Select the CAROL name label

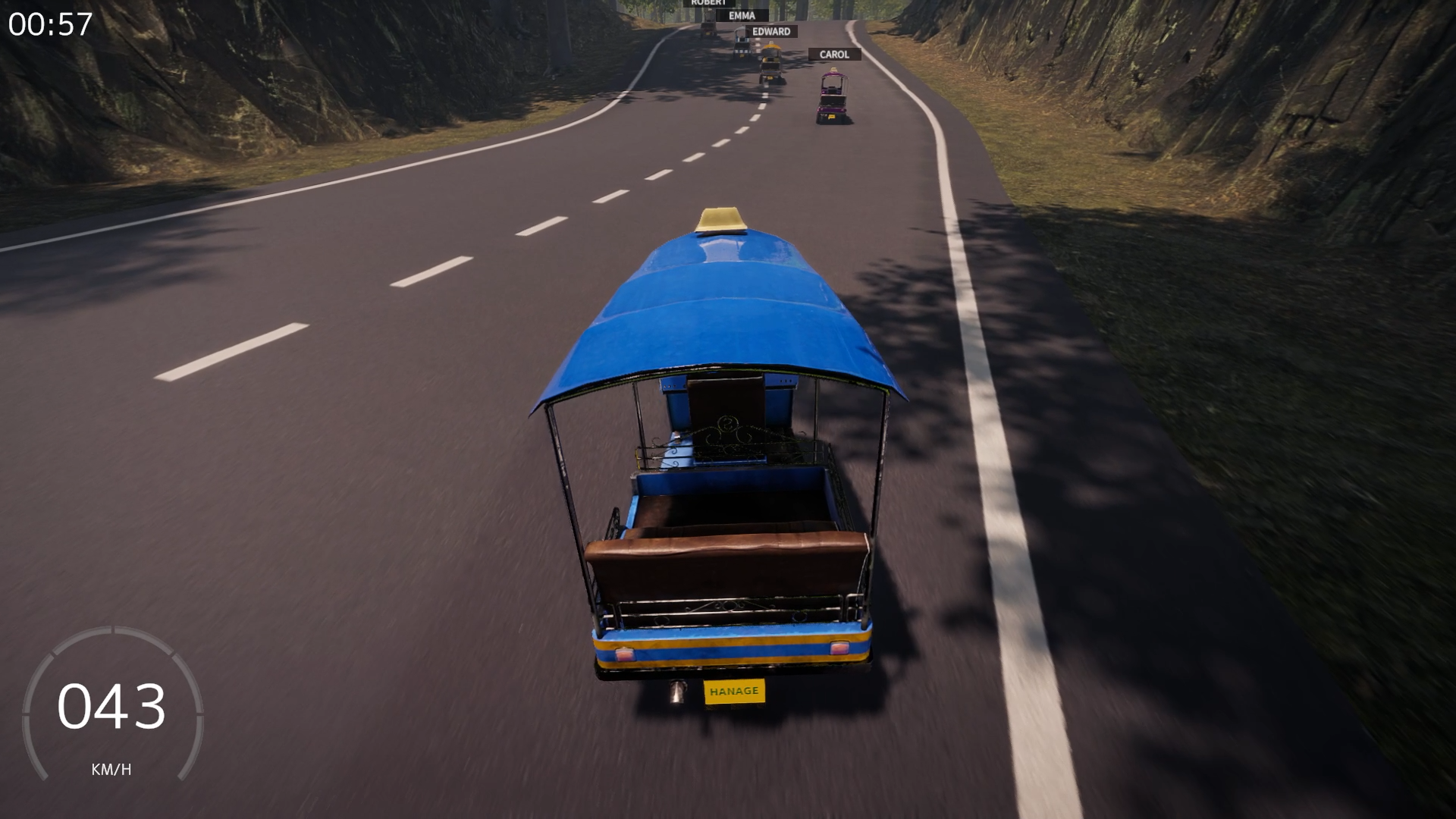[834, 54]
